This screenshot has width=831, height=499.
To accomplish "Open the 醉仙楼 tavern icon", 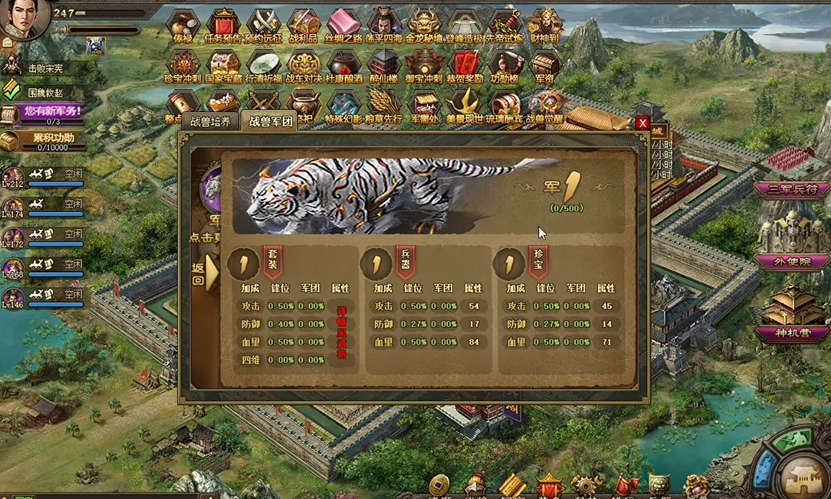I will 383,65.
